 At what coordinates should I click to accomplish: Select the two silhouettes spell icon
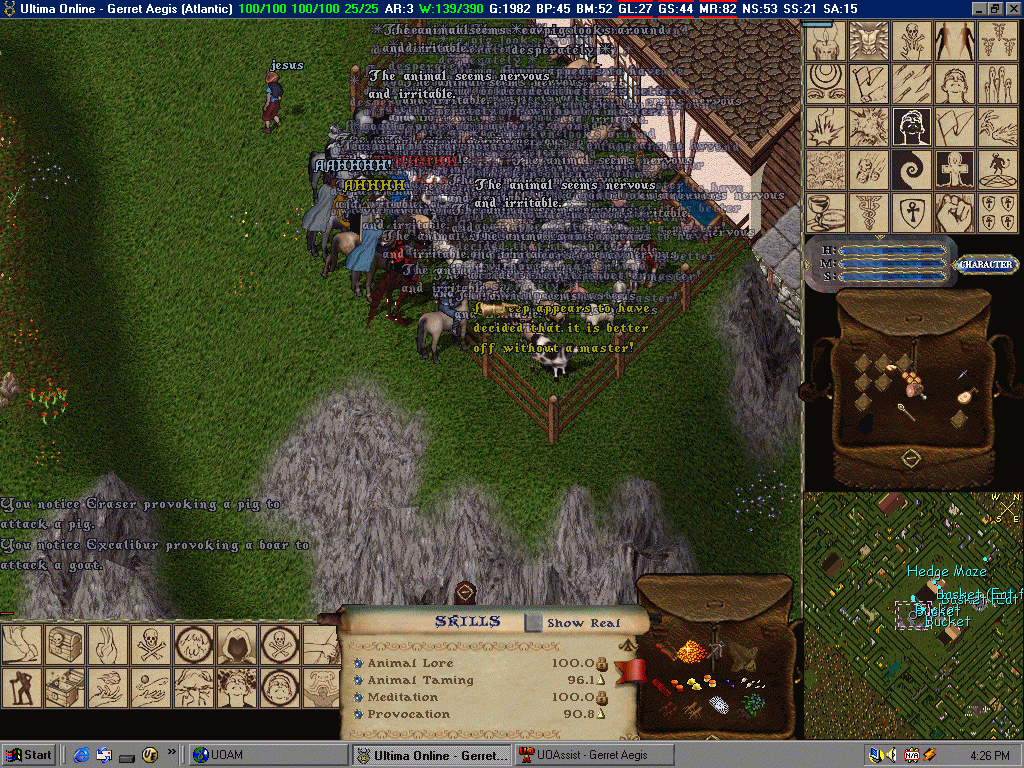(x=954, y=41)
